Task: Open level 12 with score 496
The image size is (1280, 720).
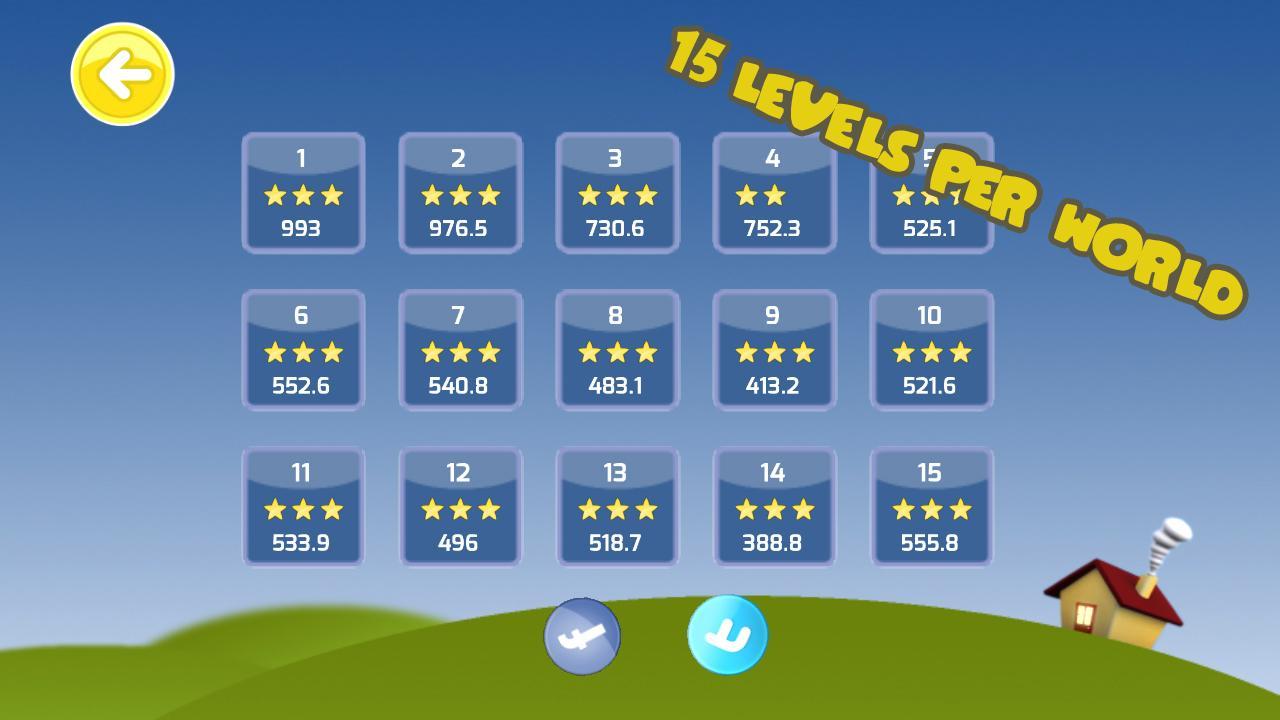Action: 460,507
